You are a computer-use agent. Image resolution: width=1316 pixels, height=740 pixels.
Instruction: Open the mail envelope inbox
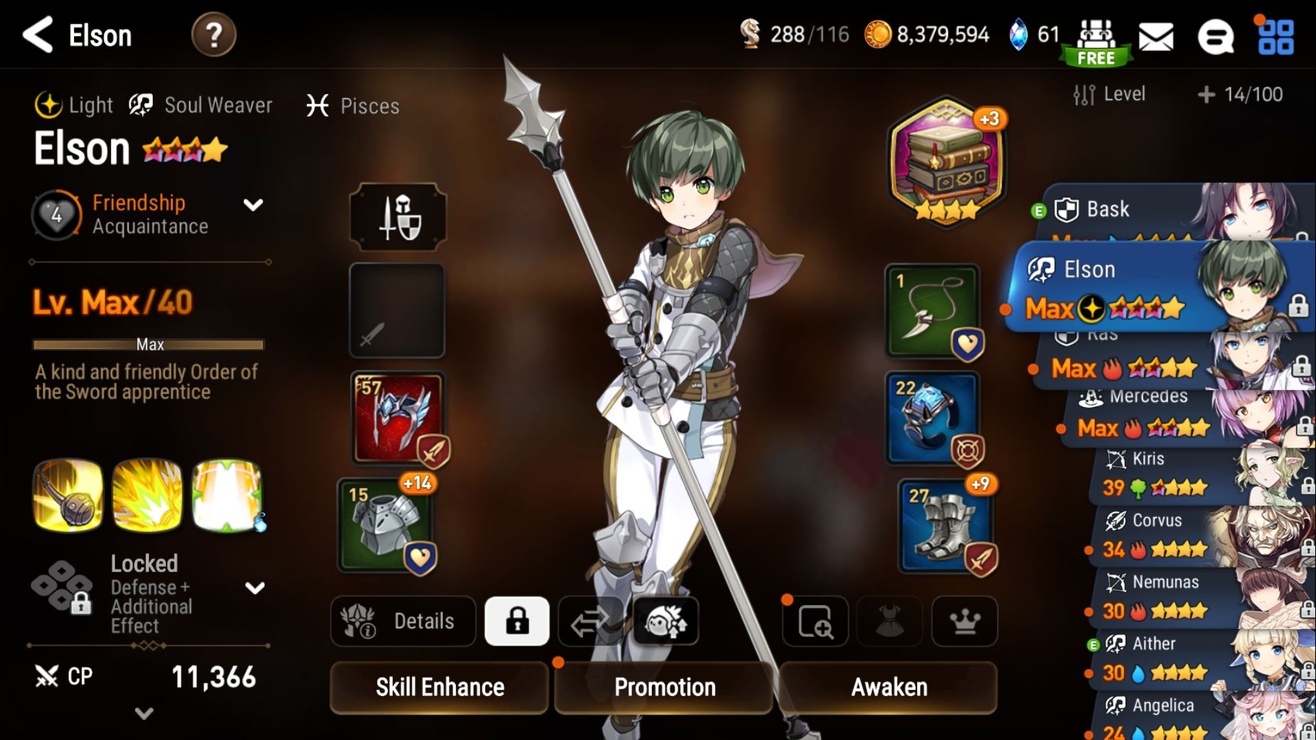1156,37
